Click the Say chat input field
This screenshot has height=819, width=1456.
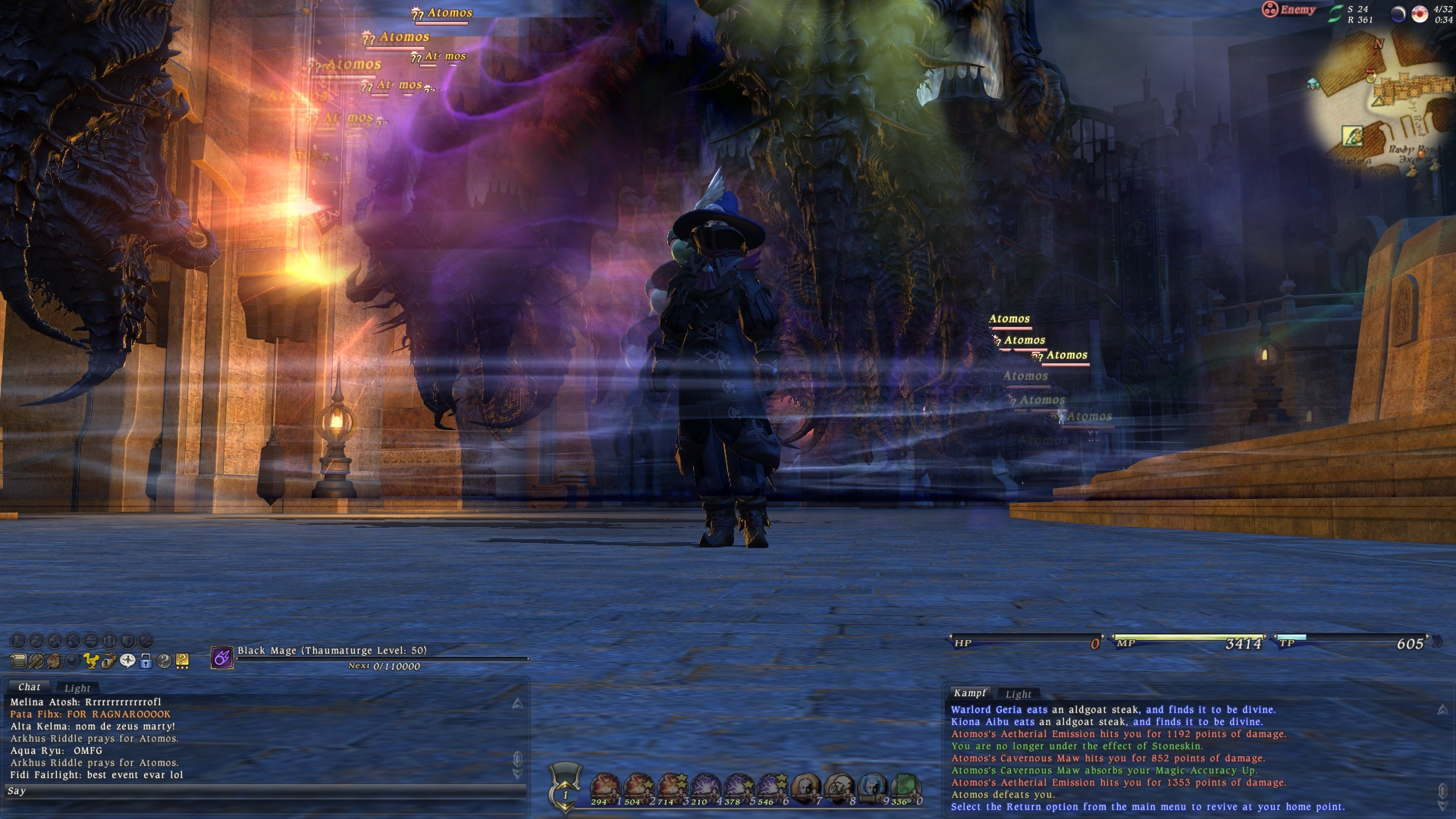[x=265, y=791]
